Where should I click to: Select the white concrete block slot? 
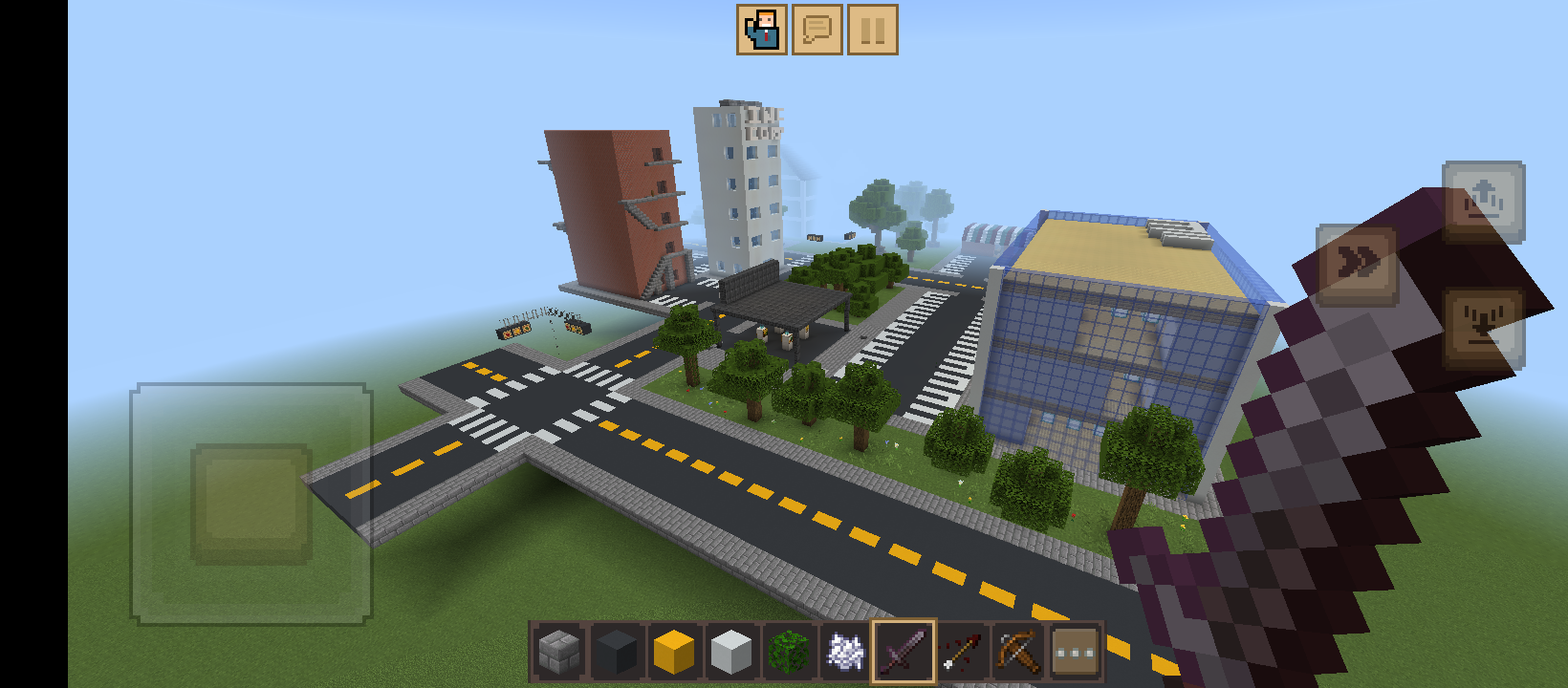click(x=729, y=650)
